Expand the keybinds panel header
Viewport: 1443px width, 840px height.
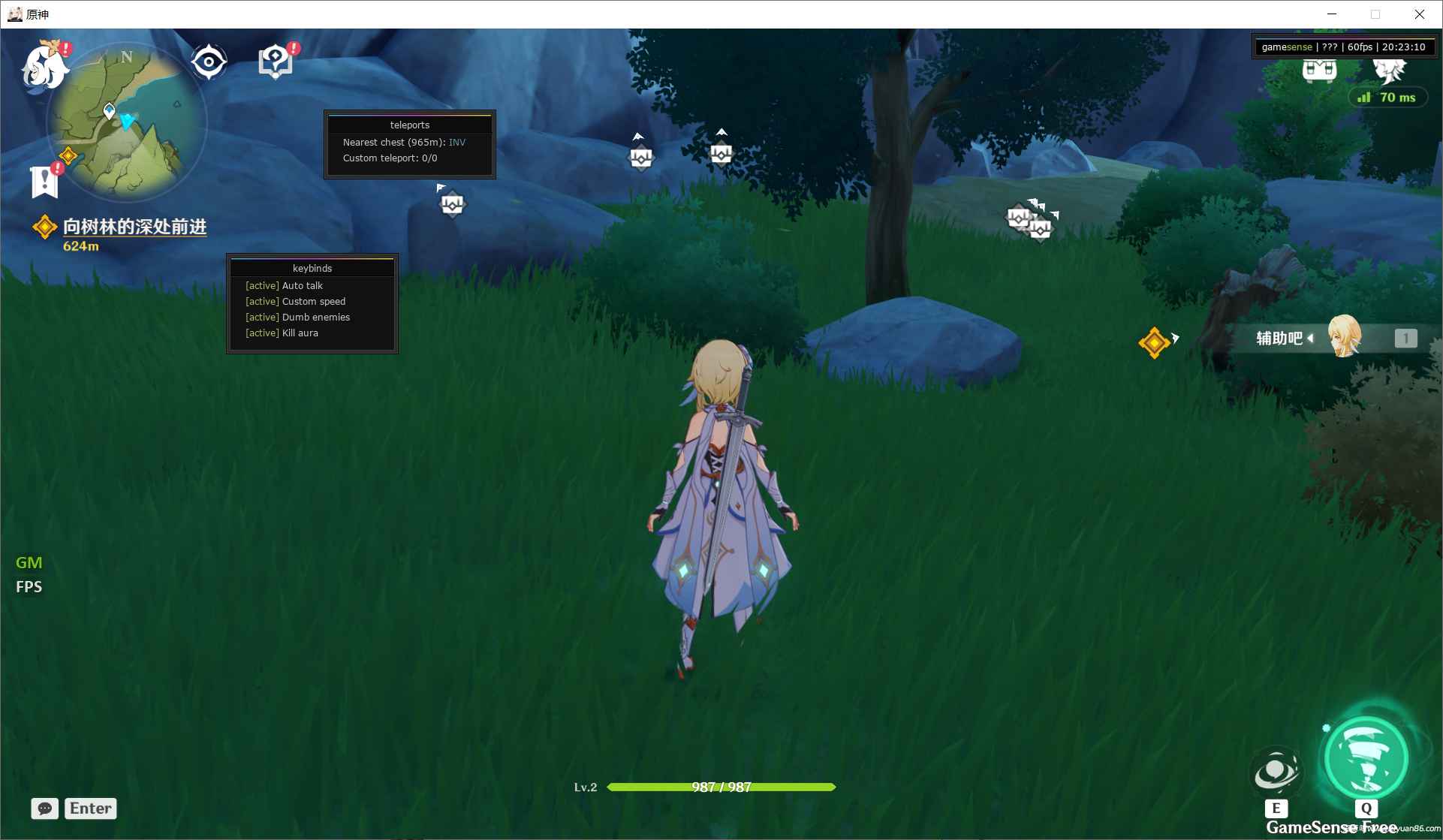(x=312, y=267)
